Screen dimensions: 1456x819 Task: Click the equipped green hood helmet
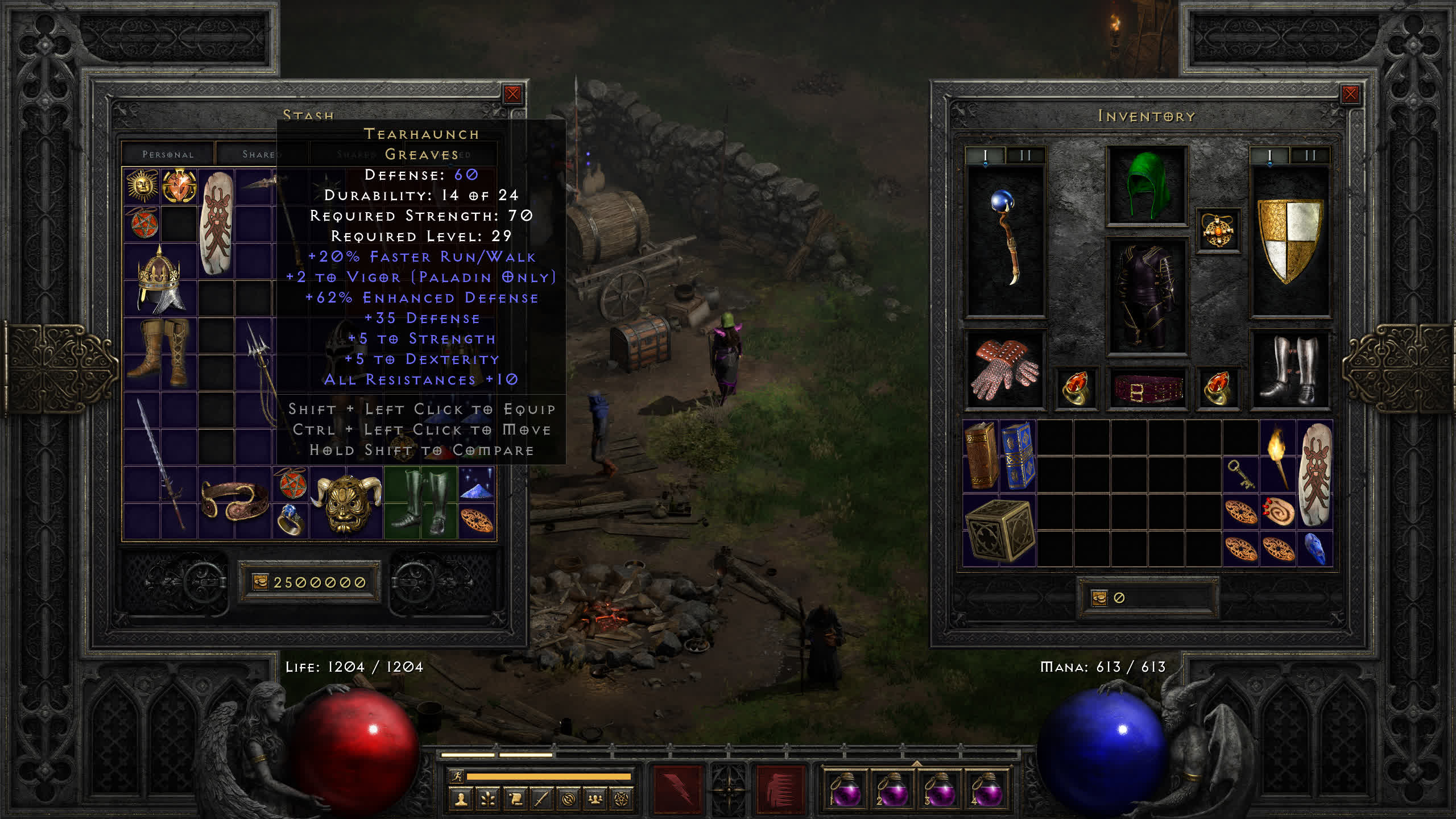[x=1147, y=185]
